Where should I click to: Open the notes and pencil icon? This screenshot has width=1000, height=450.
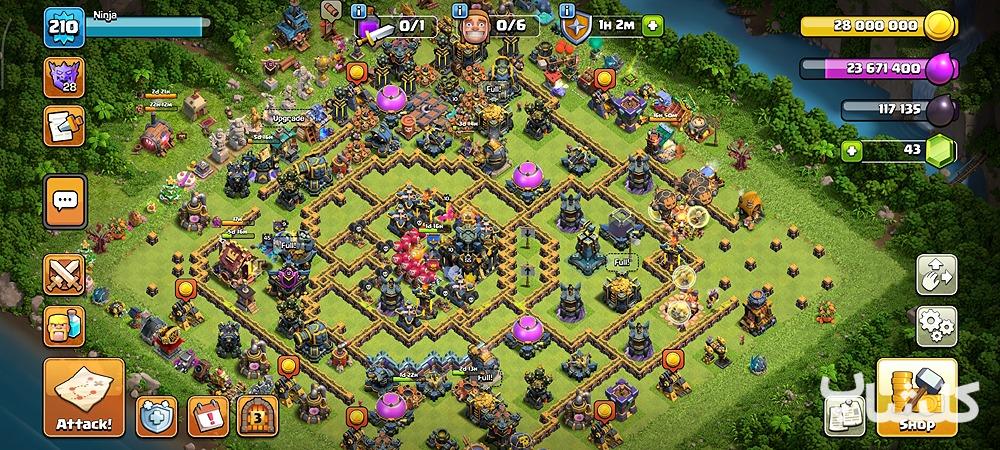[x=64, y=127]
